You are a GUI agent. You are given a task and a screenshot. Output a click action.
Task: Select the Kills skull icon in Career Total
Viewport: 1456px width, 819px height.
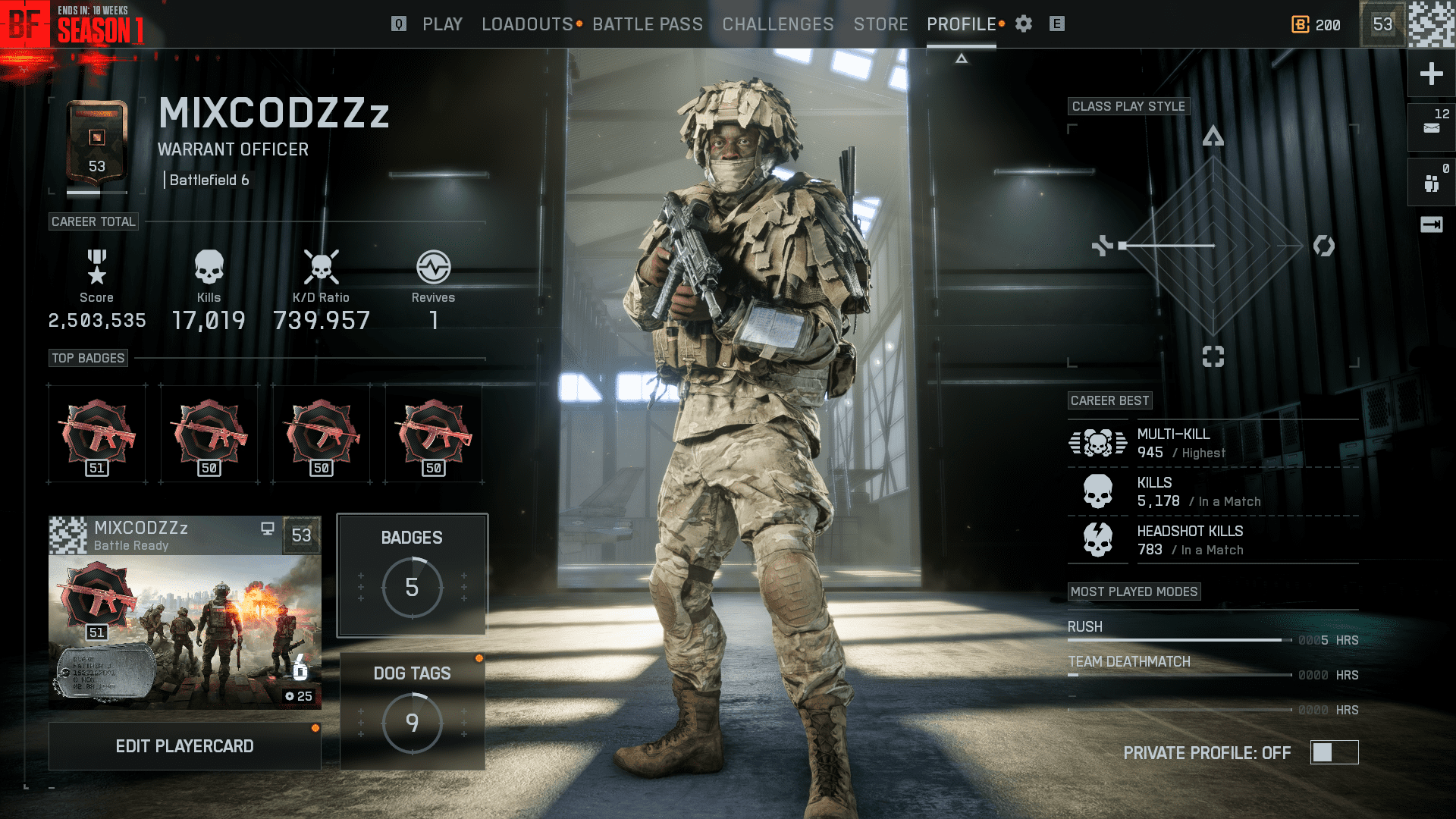(209, 267)
